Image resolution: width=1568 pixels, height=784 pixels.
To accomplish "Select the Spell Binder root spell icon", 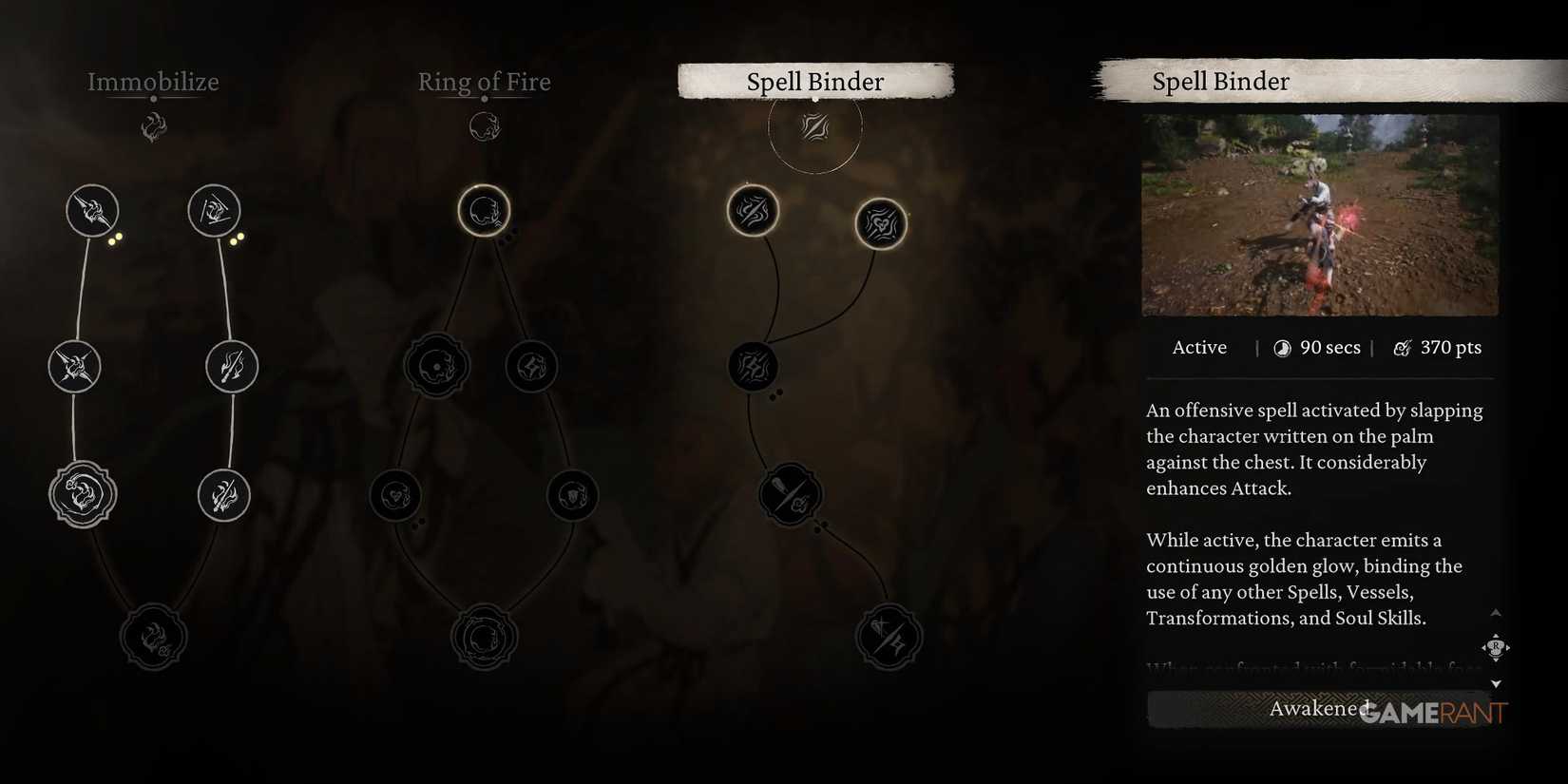I will point(815,126).
